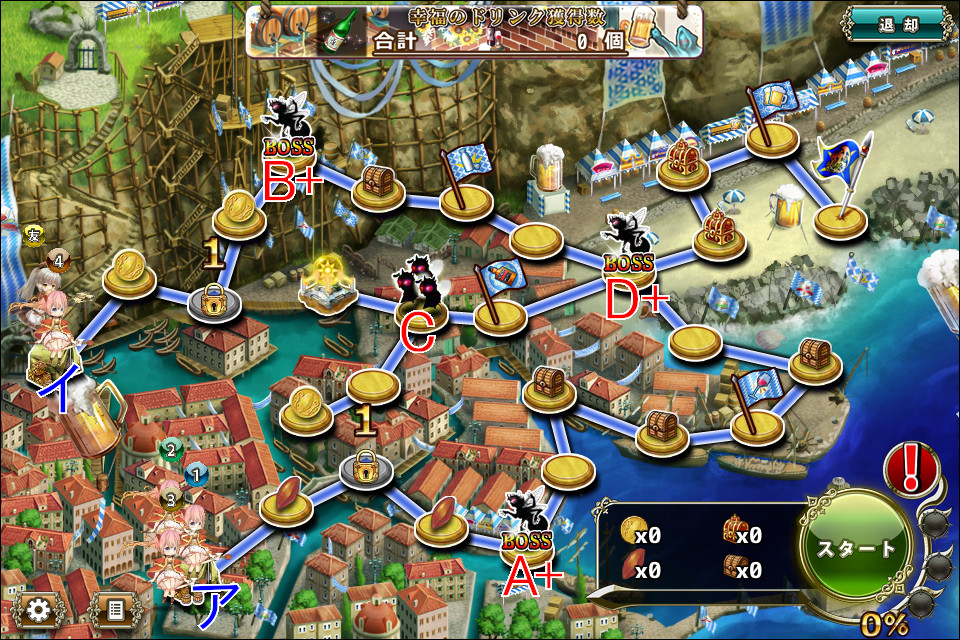The height and width of the screenshot is (640, 960).
Task: Open the red exclamation mark alert
Action: click(911, 468)
